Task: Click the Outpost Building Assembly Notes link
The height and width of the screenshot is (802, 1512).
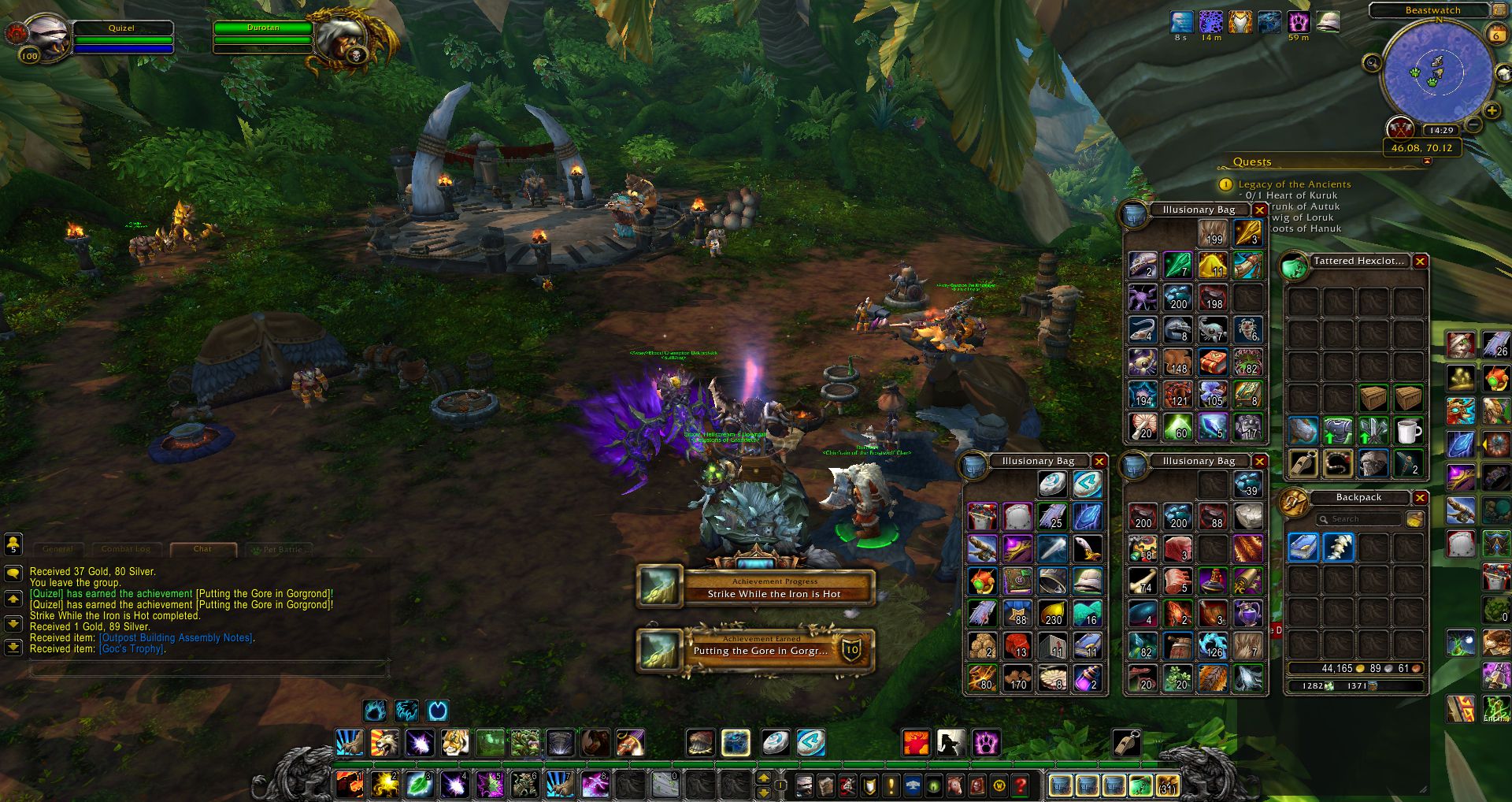Action: (x=176, y=638)
